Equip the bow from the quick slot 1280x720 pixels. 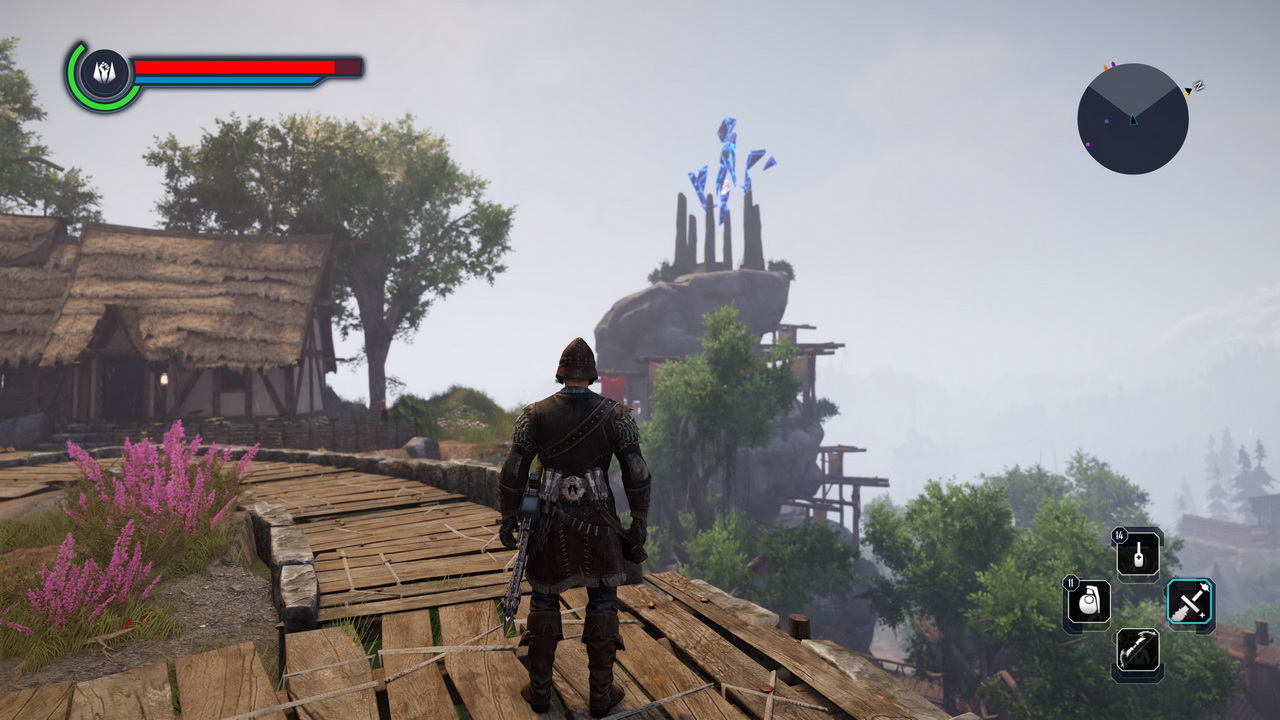pos(1138,653)
